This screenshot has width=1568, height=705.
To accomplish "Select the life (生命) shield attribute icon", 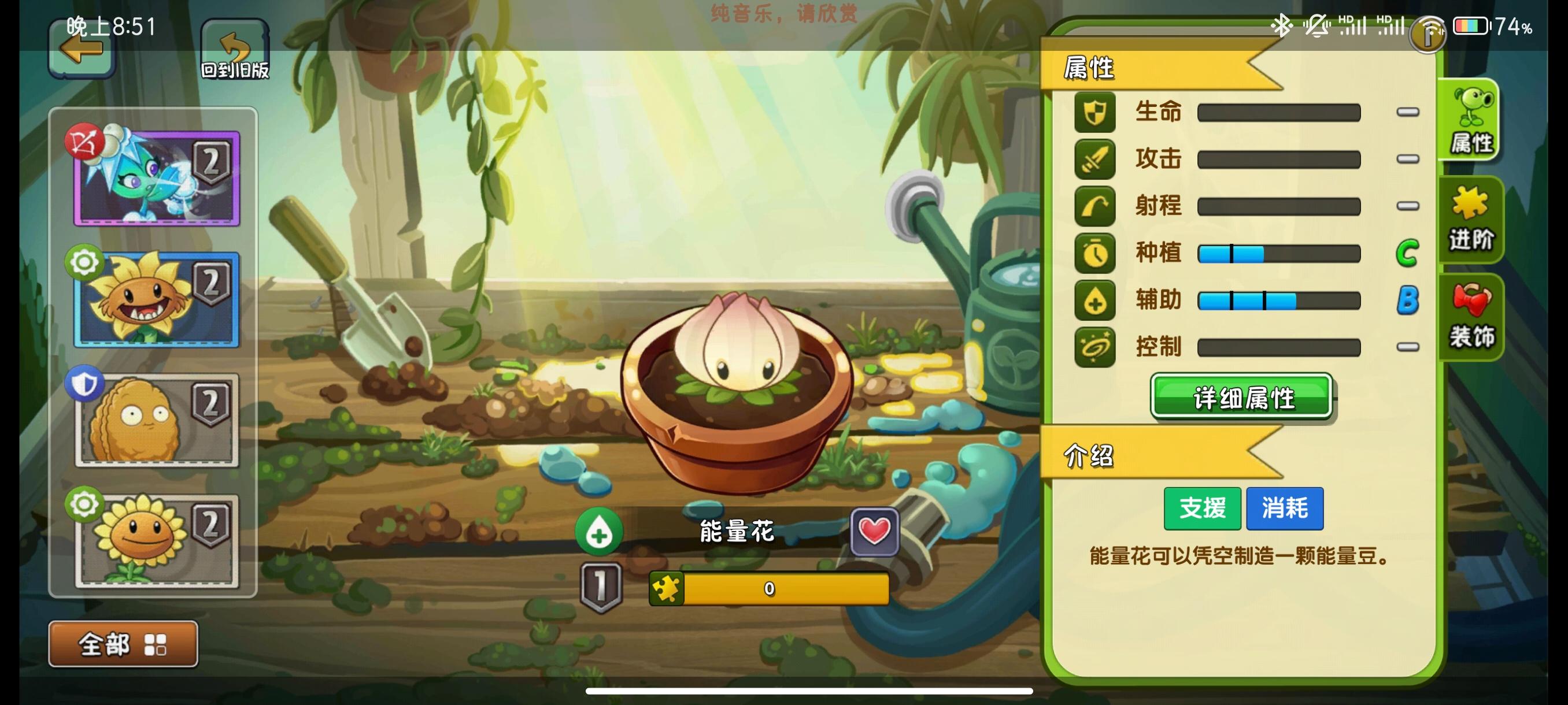I will pos(1096,113).
